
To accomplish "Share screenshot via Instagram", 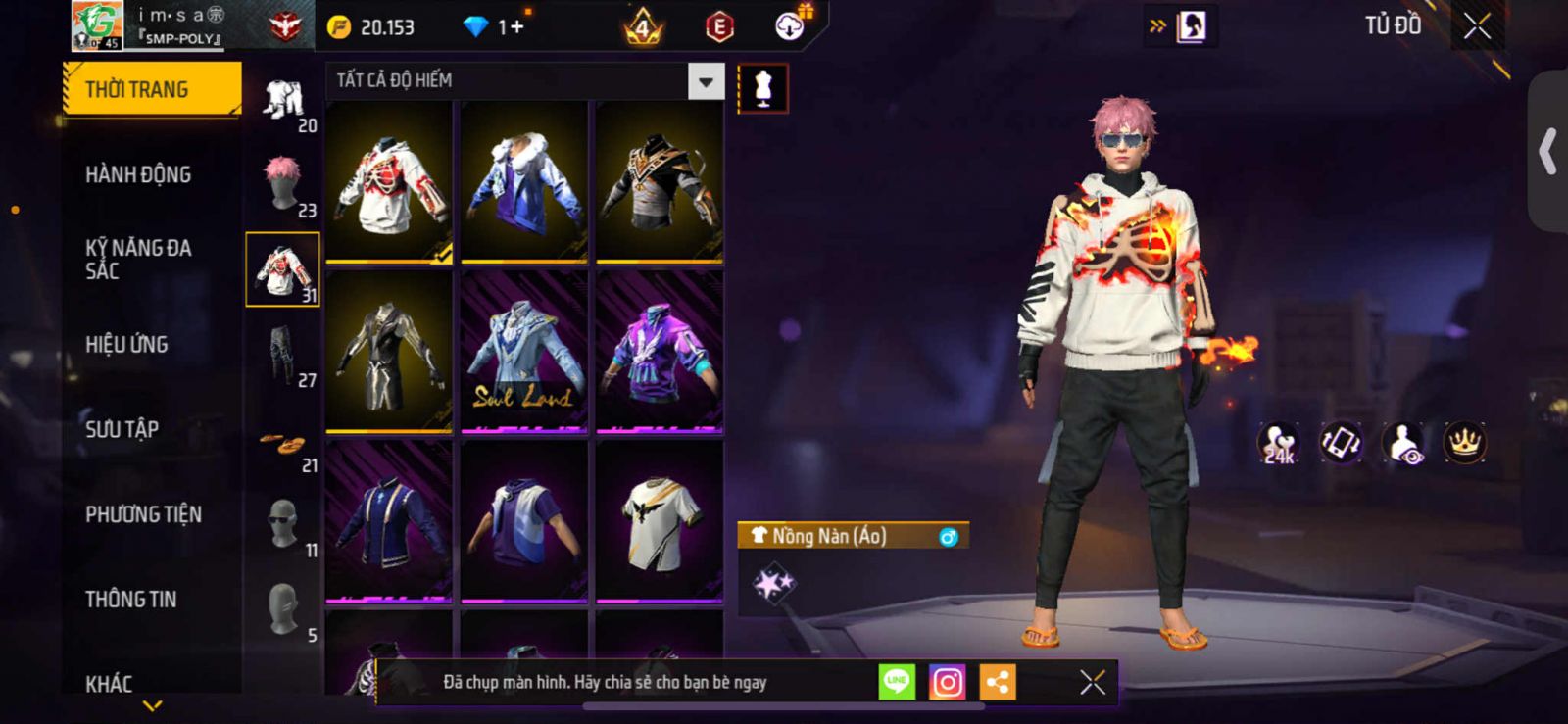I will 947,682.
